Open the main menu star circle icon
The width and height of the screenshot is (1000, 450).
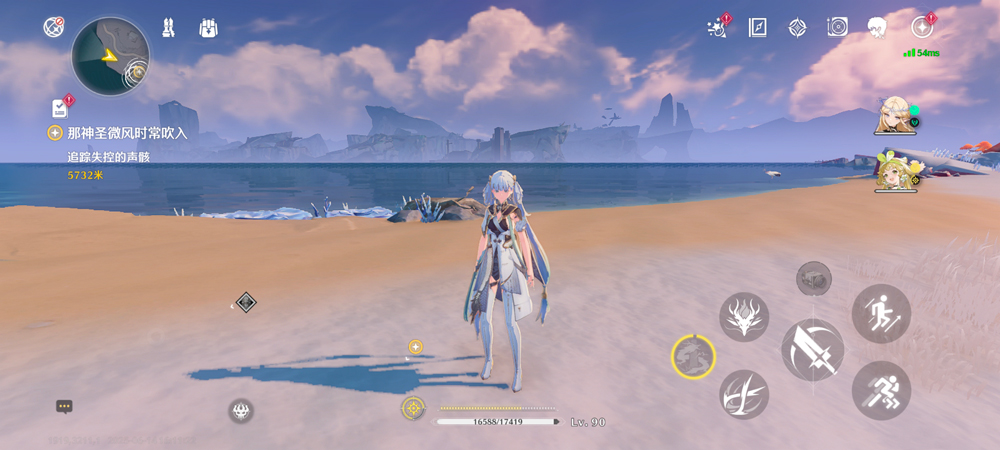click(922, 27)
